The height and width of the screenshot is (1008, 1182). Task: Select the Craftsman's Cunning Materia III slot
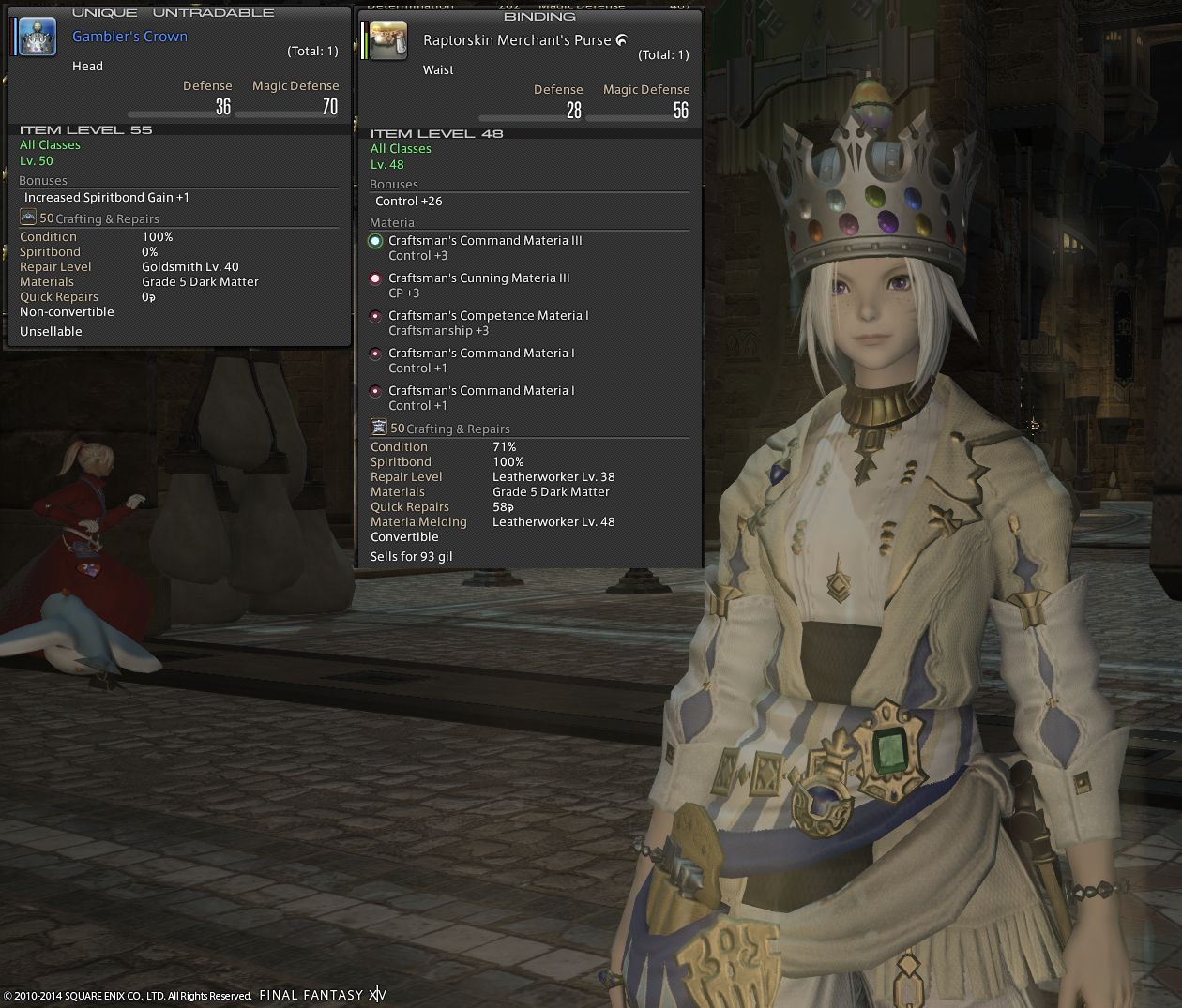(x=375, y=278)
